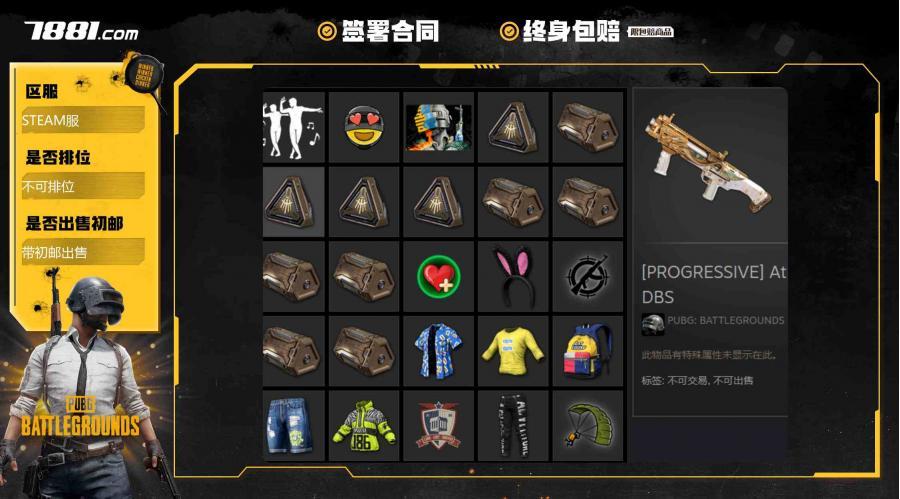Select the green parachute skin
Image resolution: width=900 pixels, height=499 pixels.
coord(587,424)
